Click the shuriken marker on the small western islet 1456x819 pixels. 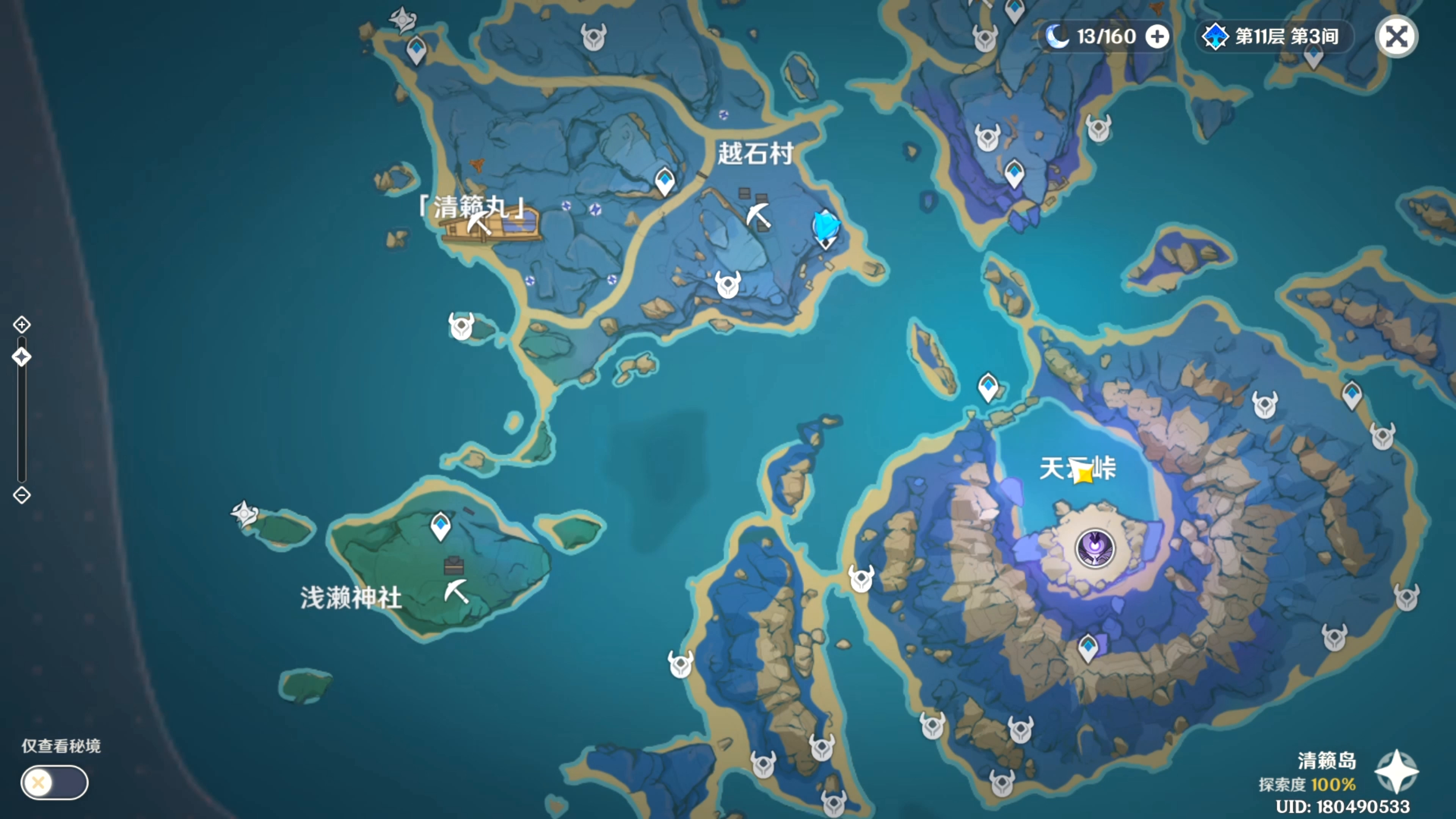(243, 513)
